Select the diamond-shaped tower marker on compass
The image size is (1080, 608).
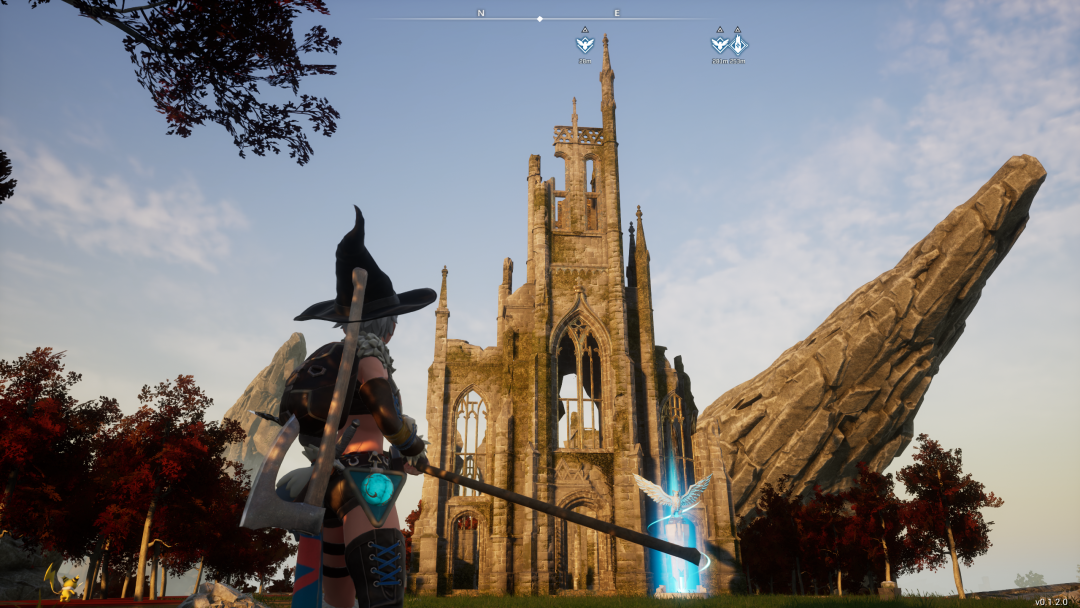[738, 43]
